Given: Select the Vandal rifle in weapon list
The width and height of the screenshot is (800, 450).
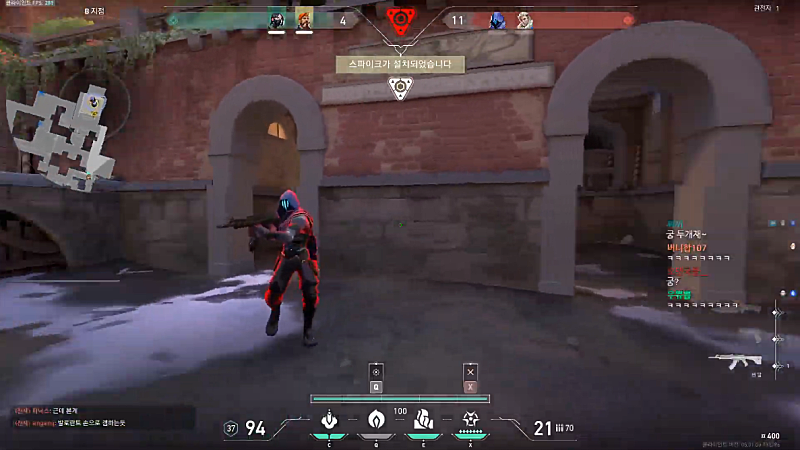Looking at the screenshot, I should (x=734, y=360).
